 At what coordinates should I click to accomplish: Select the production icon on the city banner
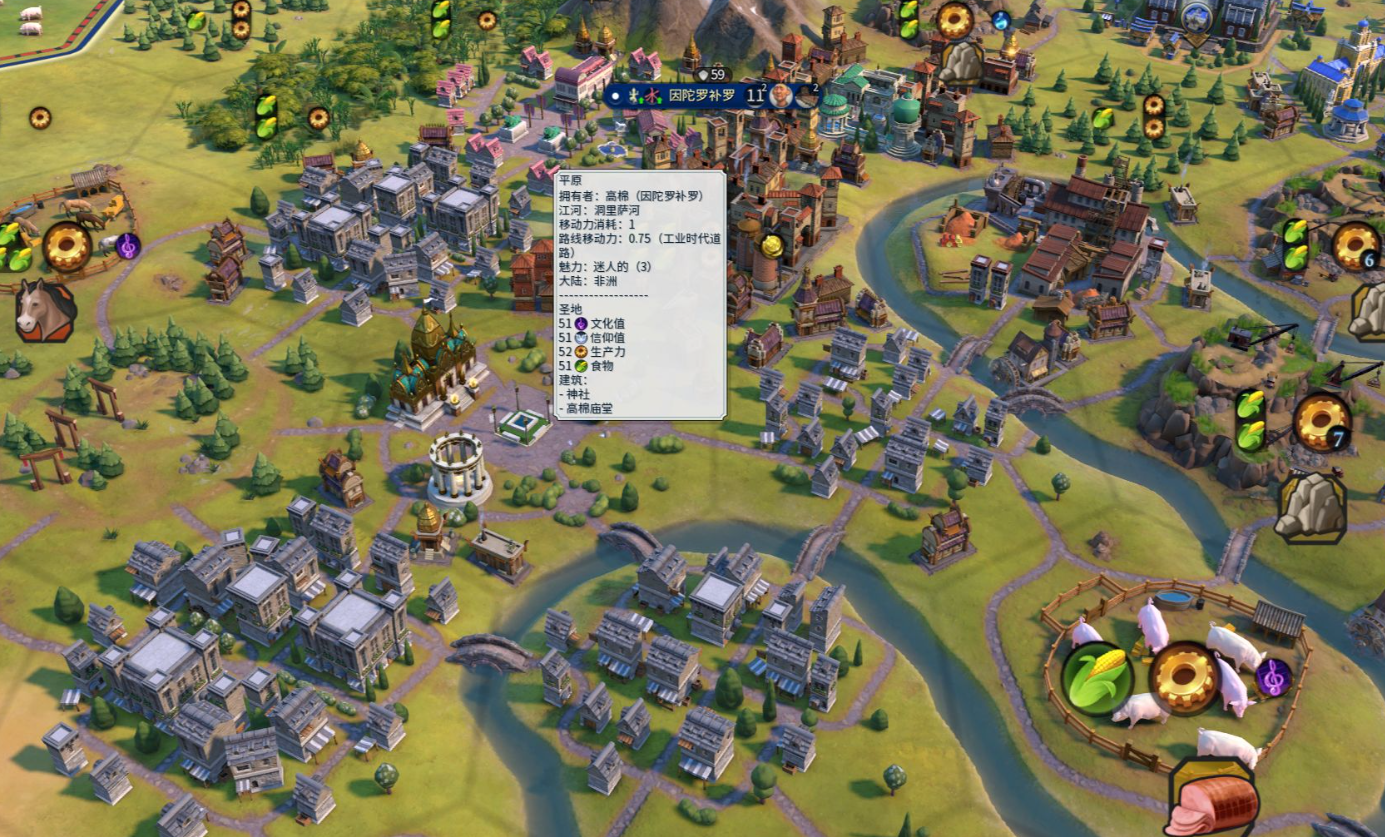point(806,96)
